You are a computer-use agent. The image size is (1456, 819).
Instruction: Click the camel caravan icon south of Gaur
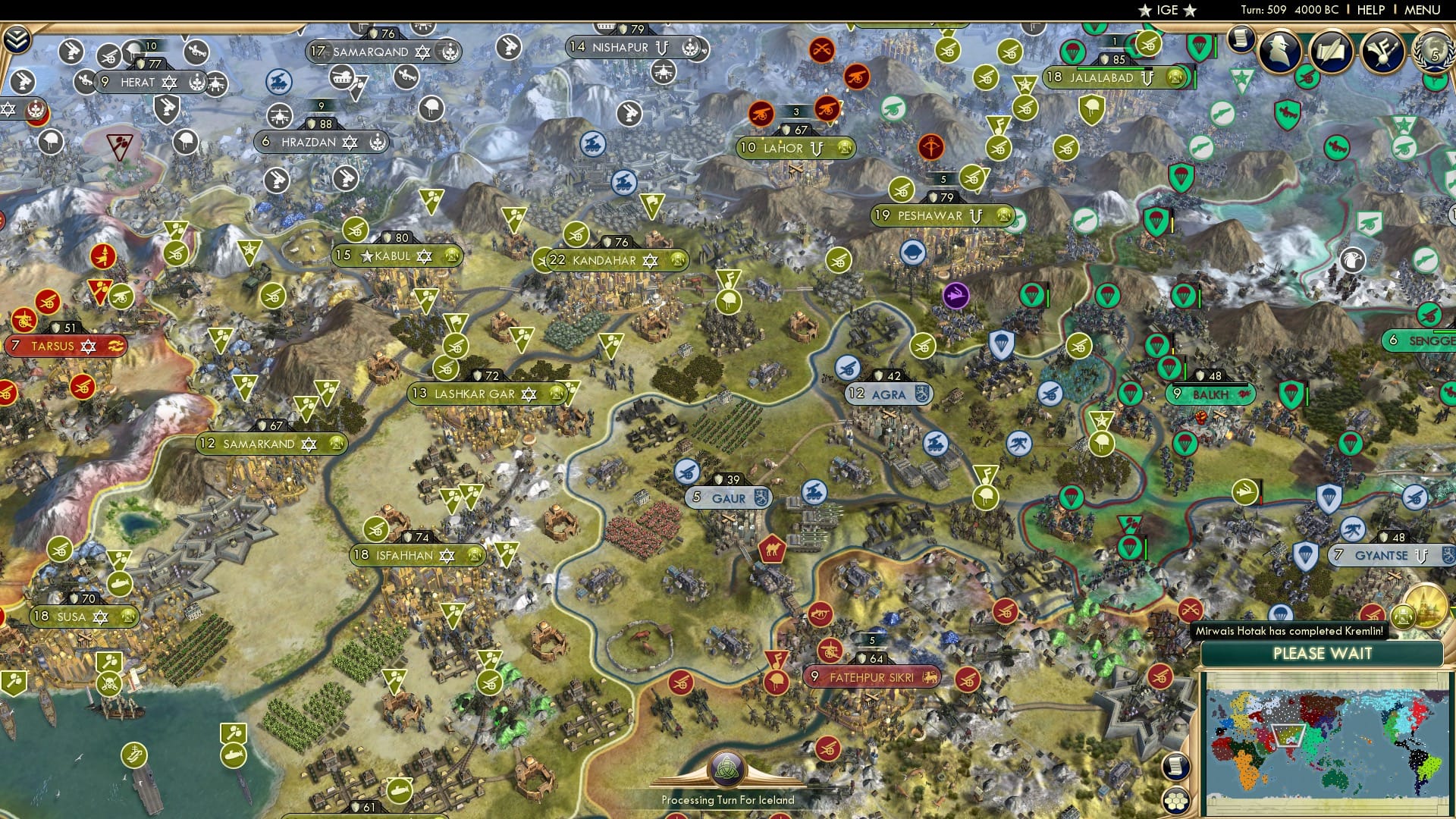(772, 550)
